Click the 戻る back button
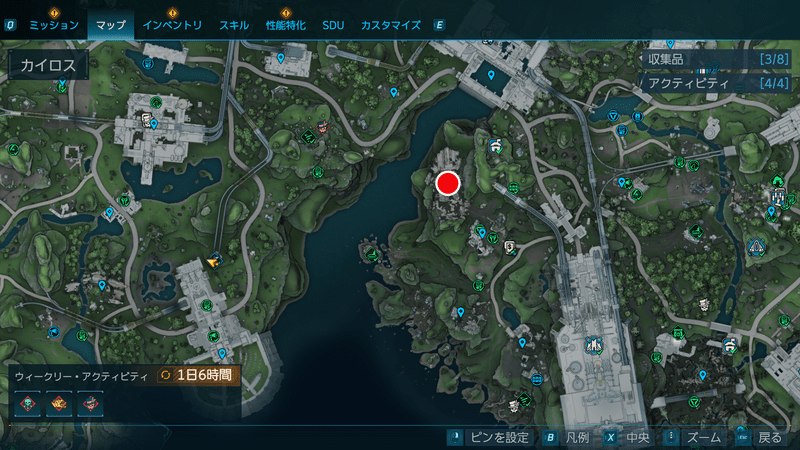Screen dimensions: 800x450 point(760,437)
